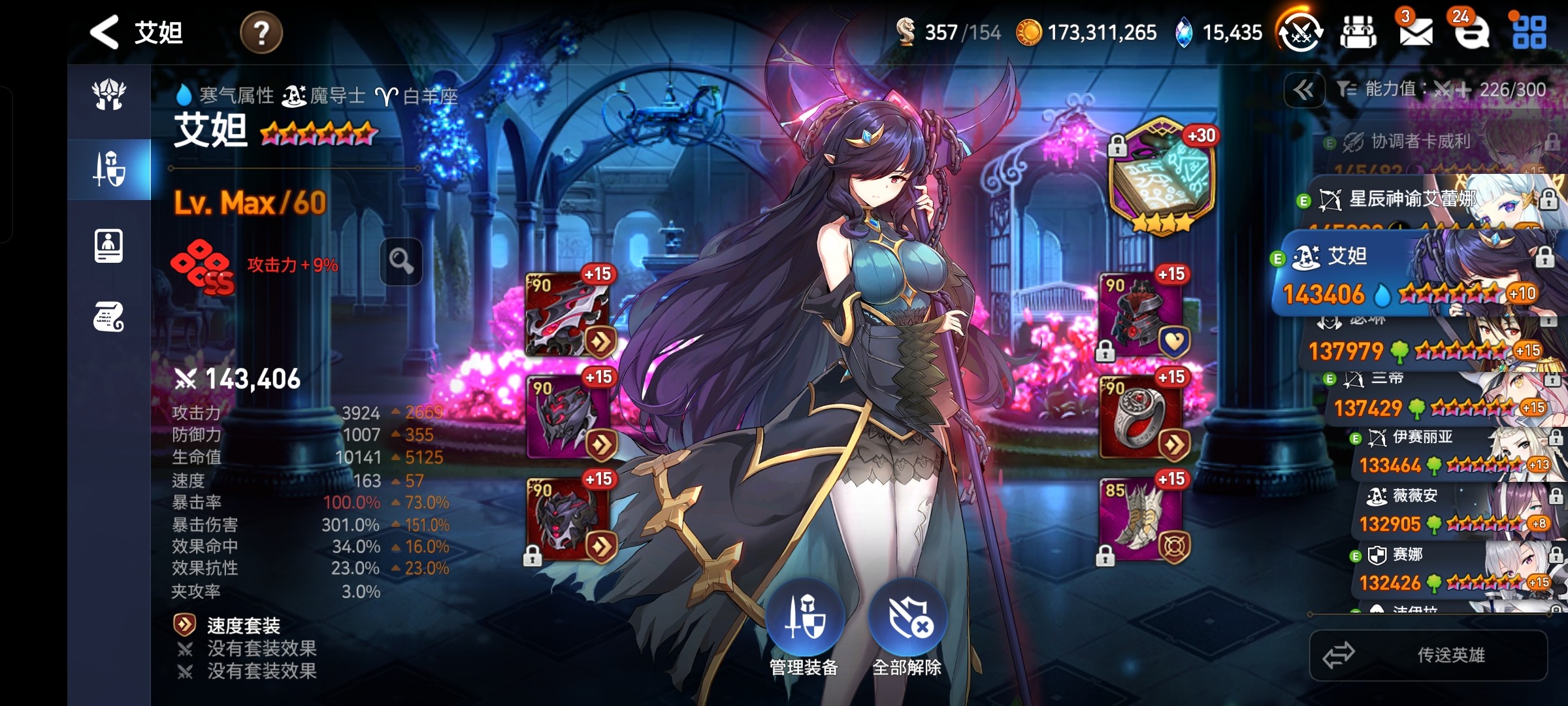Open the scroll tab in left sidebar
1568x706 pixels.
109,317
